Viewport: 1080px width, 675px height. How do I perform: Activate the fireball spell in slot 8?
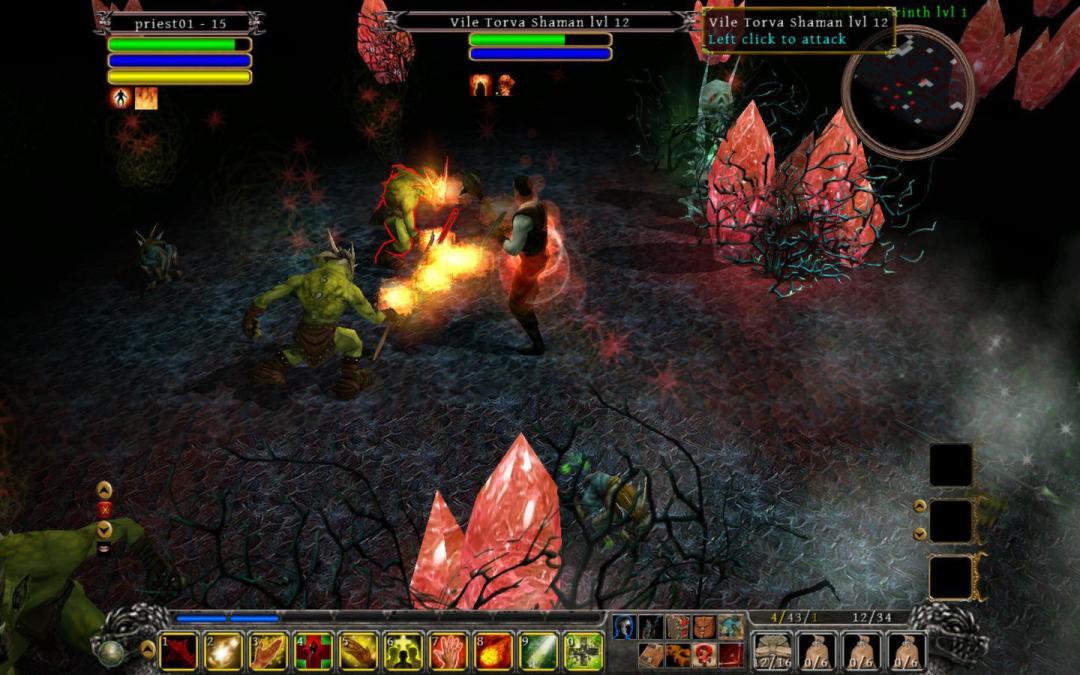point(494,652)
